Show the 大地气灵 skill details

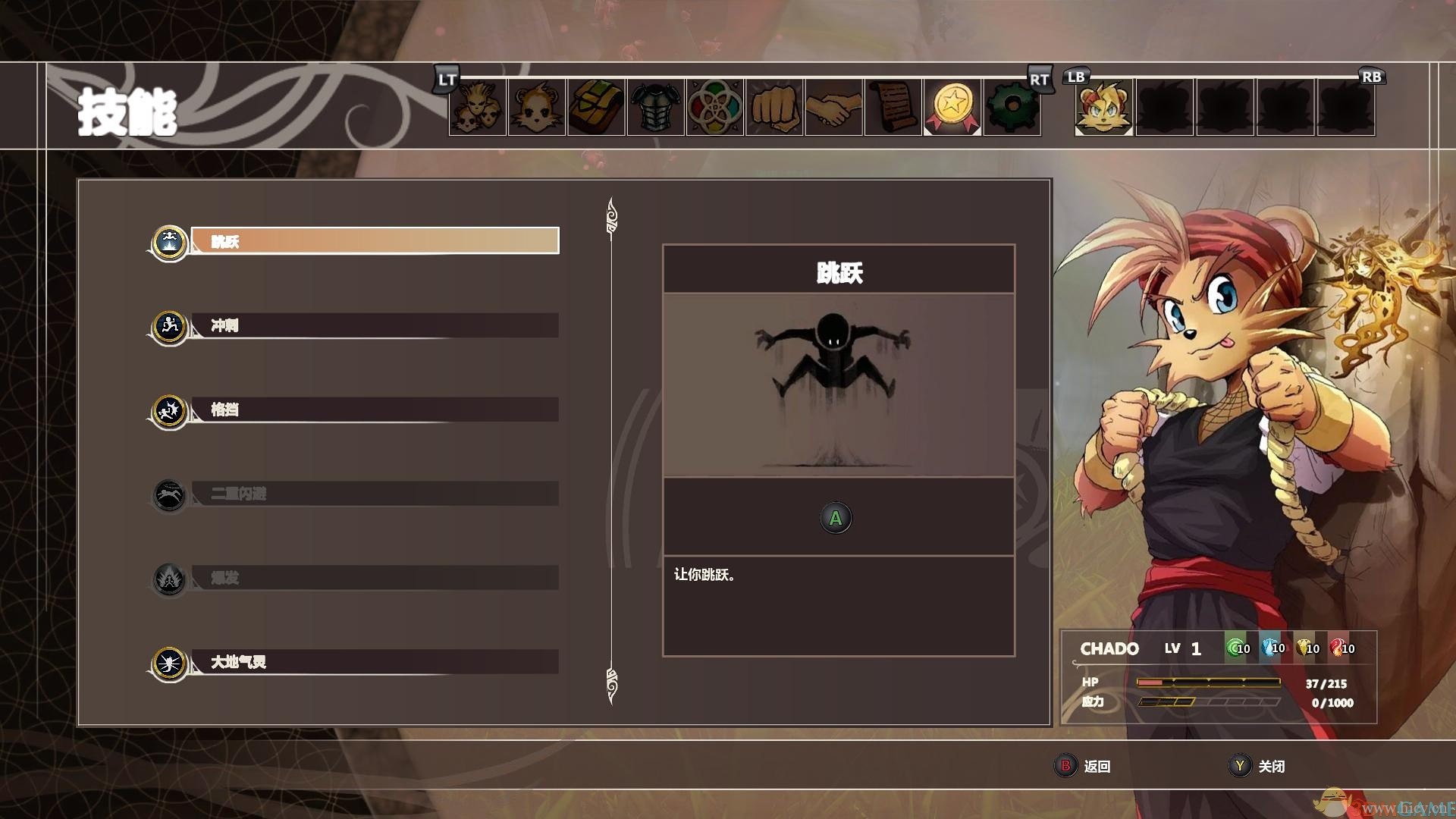coord(375,662)
